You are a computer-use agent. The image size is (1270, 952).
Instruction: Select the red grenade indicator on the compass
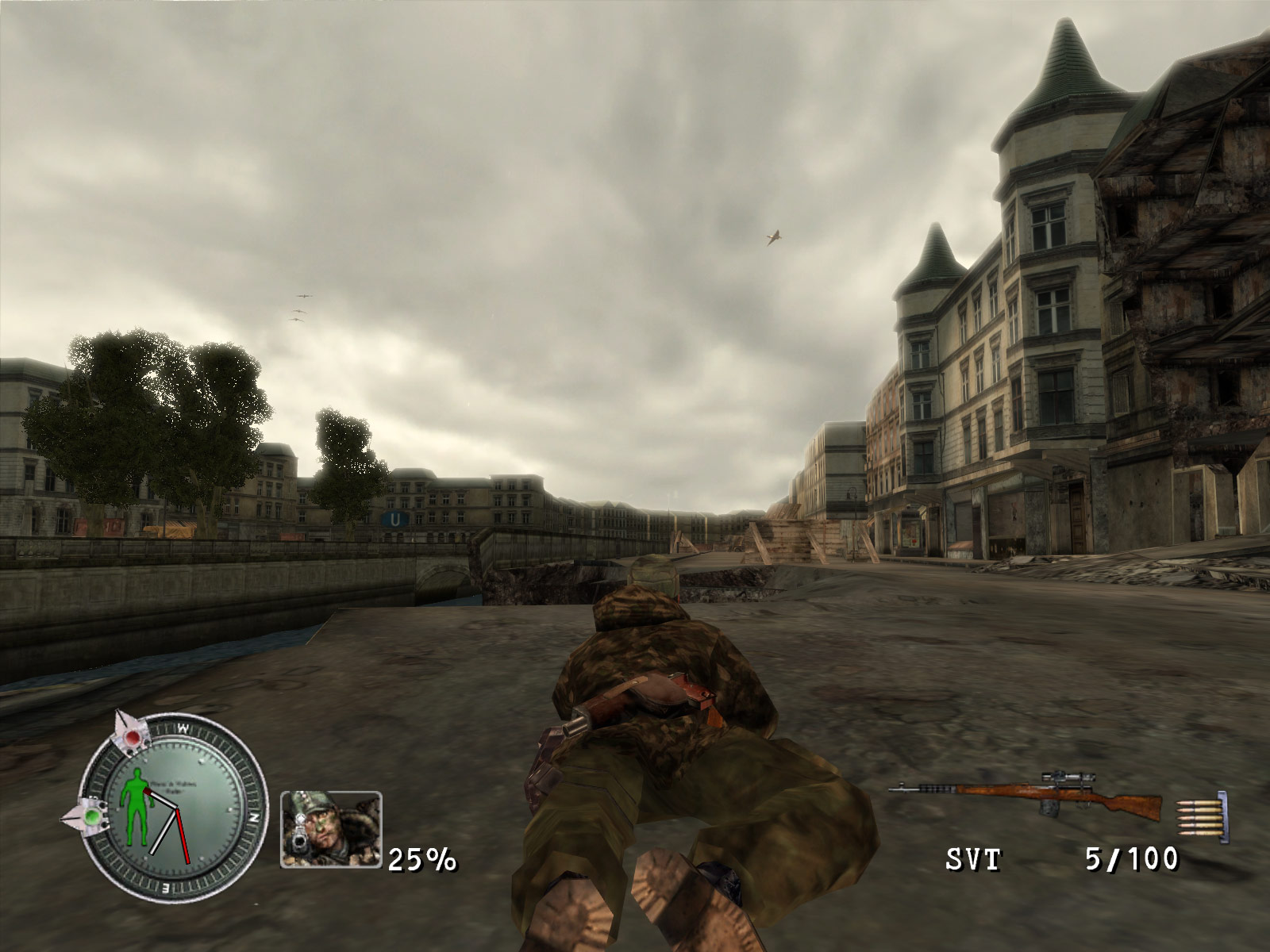point(132,738)
